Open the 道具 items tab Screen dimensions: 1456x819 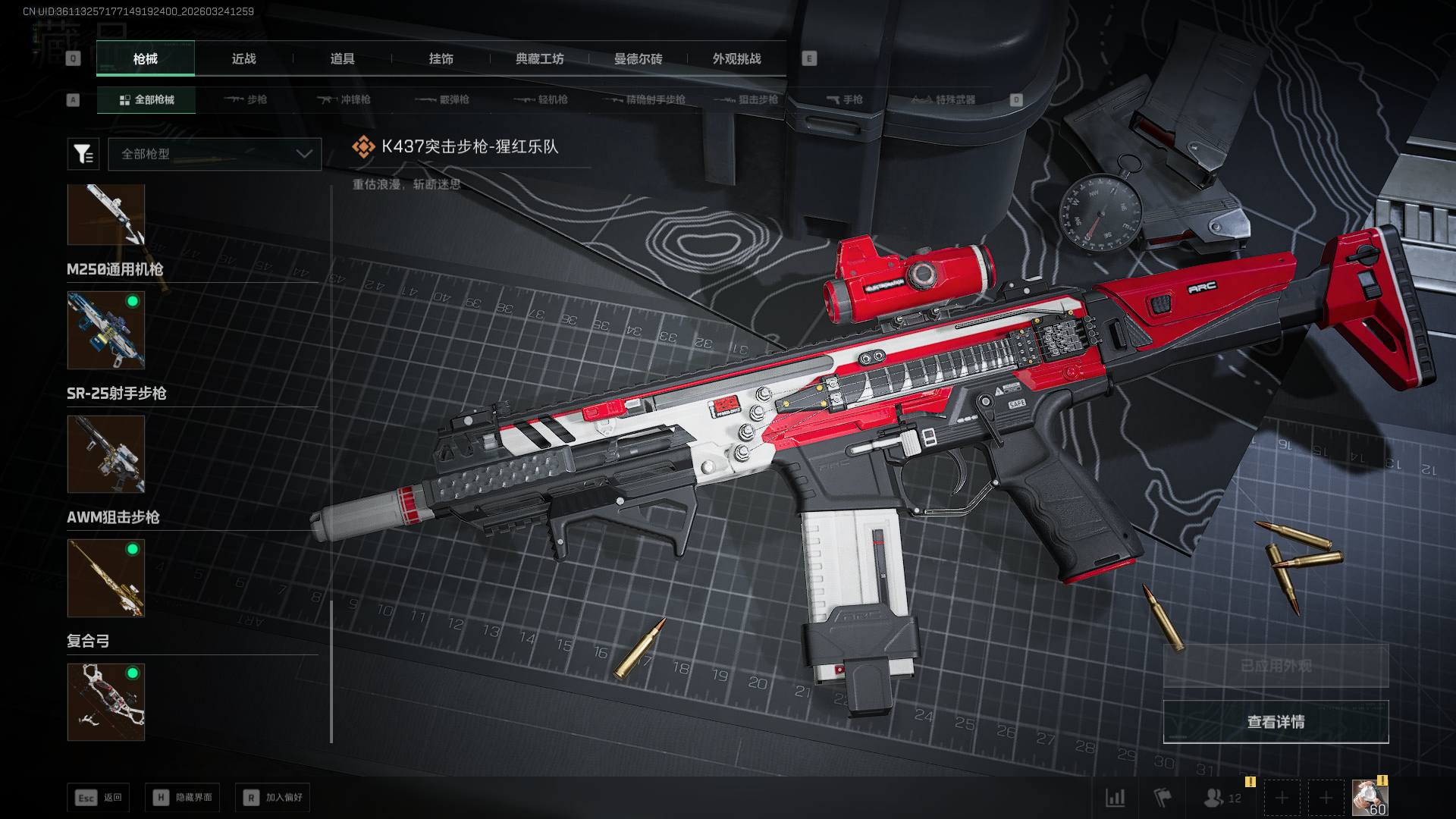pyautogui.click(x=342, y=59)
